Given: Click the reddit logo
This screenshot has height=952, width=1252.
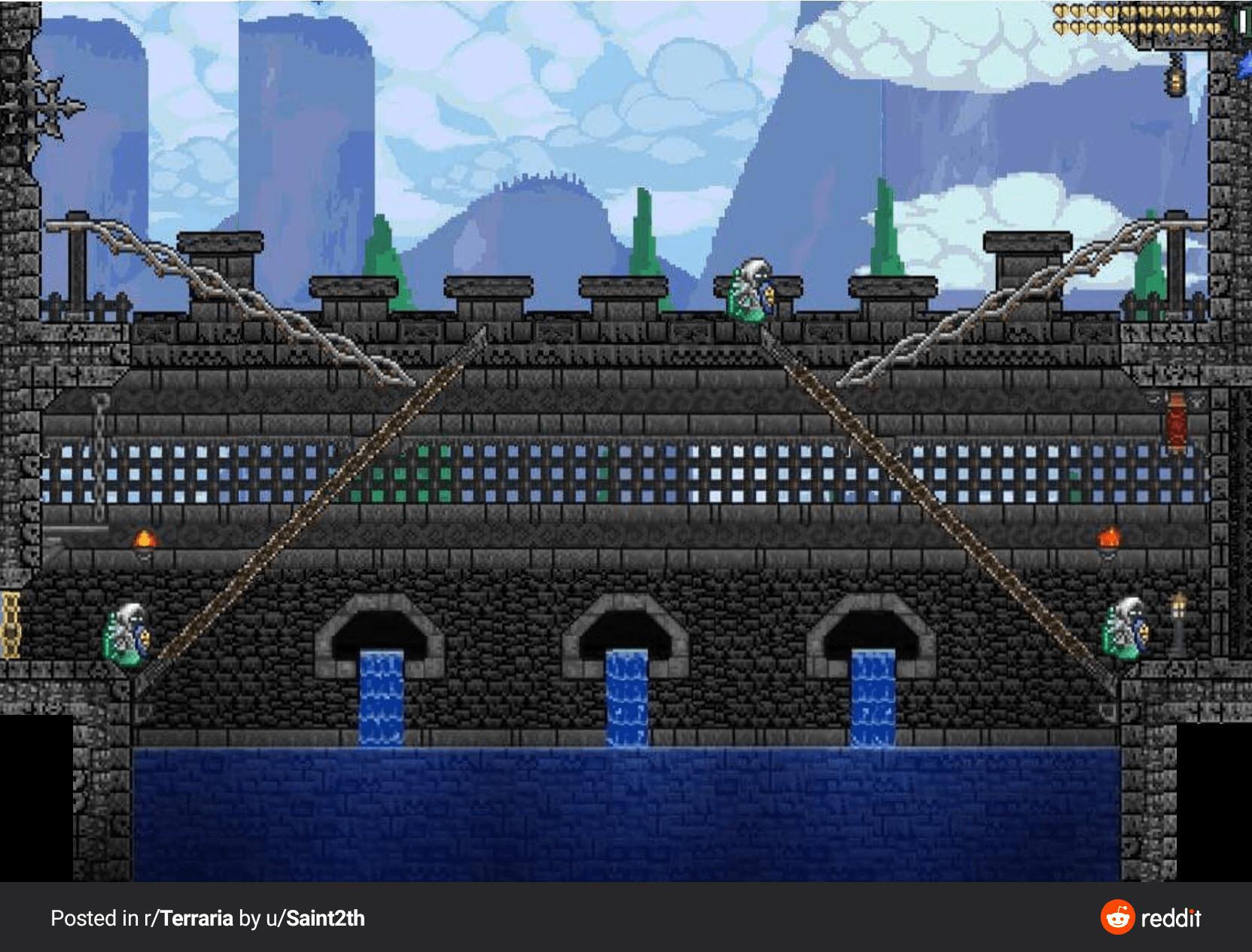Looking at the screenshot, I should (1116, 917).
